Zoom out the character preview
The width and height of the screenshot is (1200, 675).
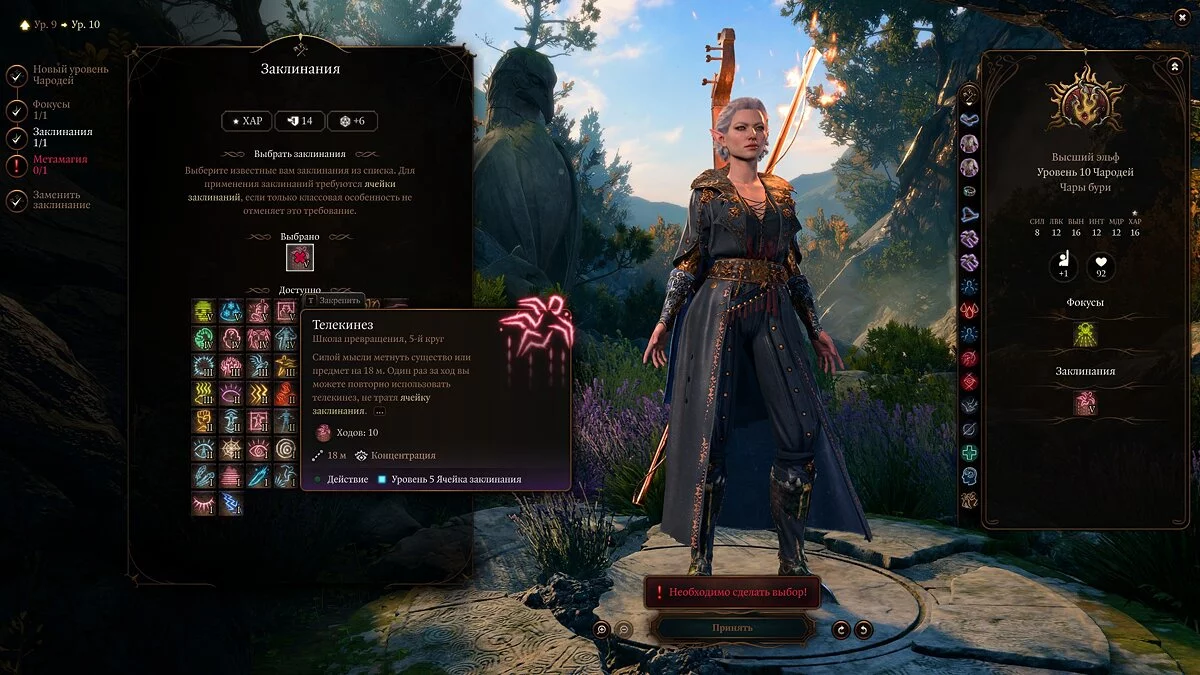click(x=624, y=629)
